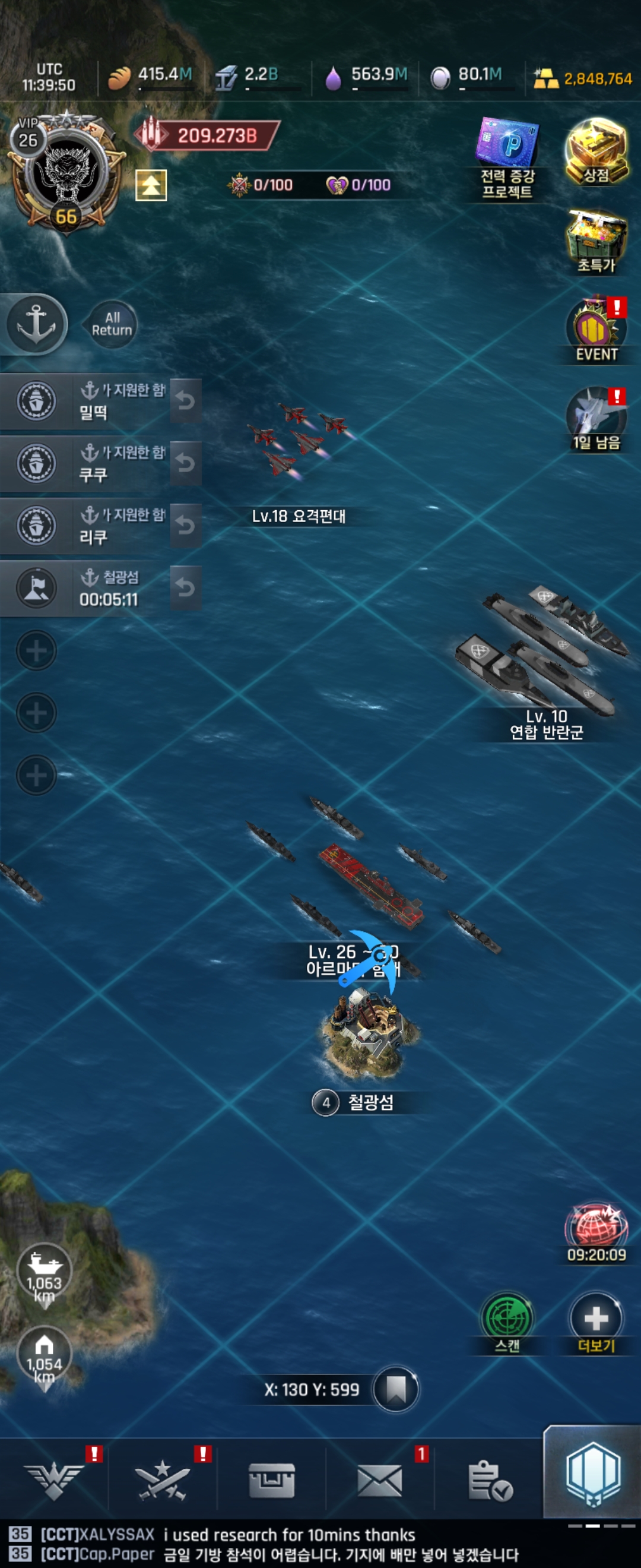Recall the fleet supporting 쿠쿠

(186, 463)
